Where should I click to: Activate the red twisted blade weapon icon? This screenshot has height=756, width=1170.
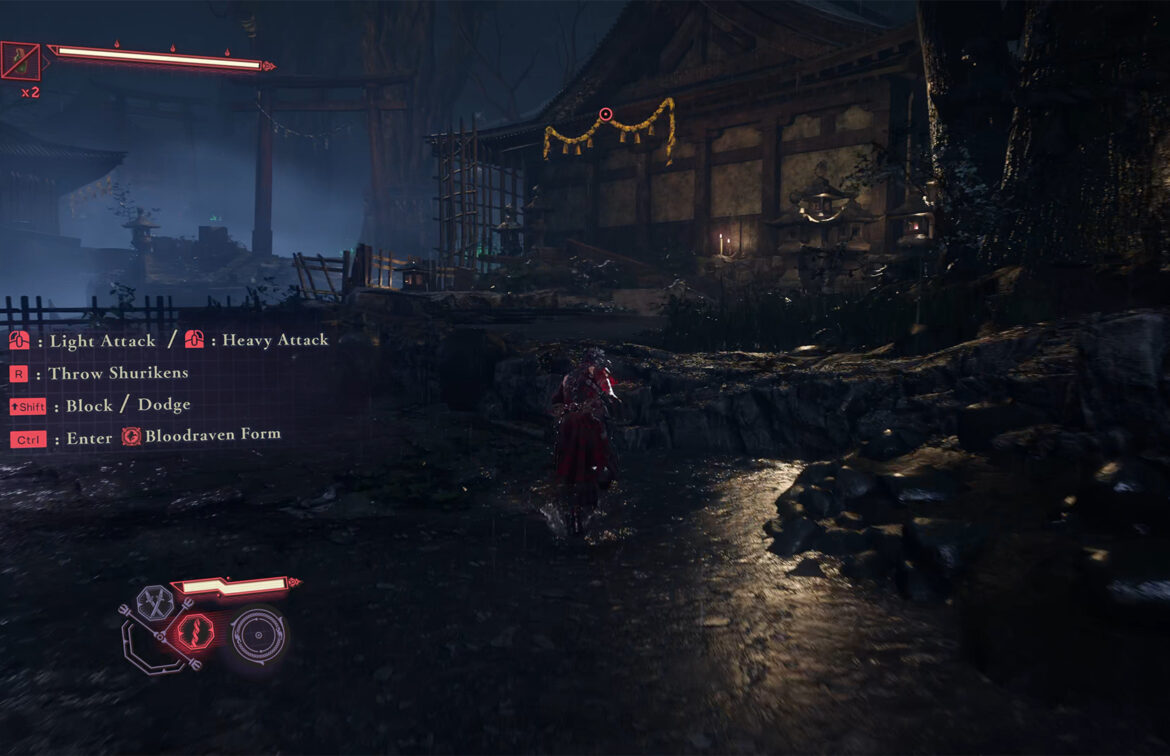coord(196,632)
